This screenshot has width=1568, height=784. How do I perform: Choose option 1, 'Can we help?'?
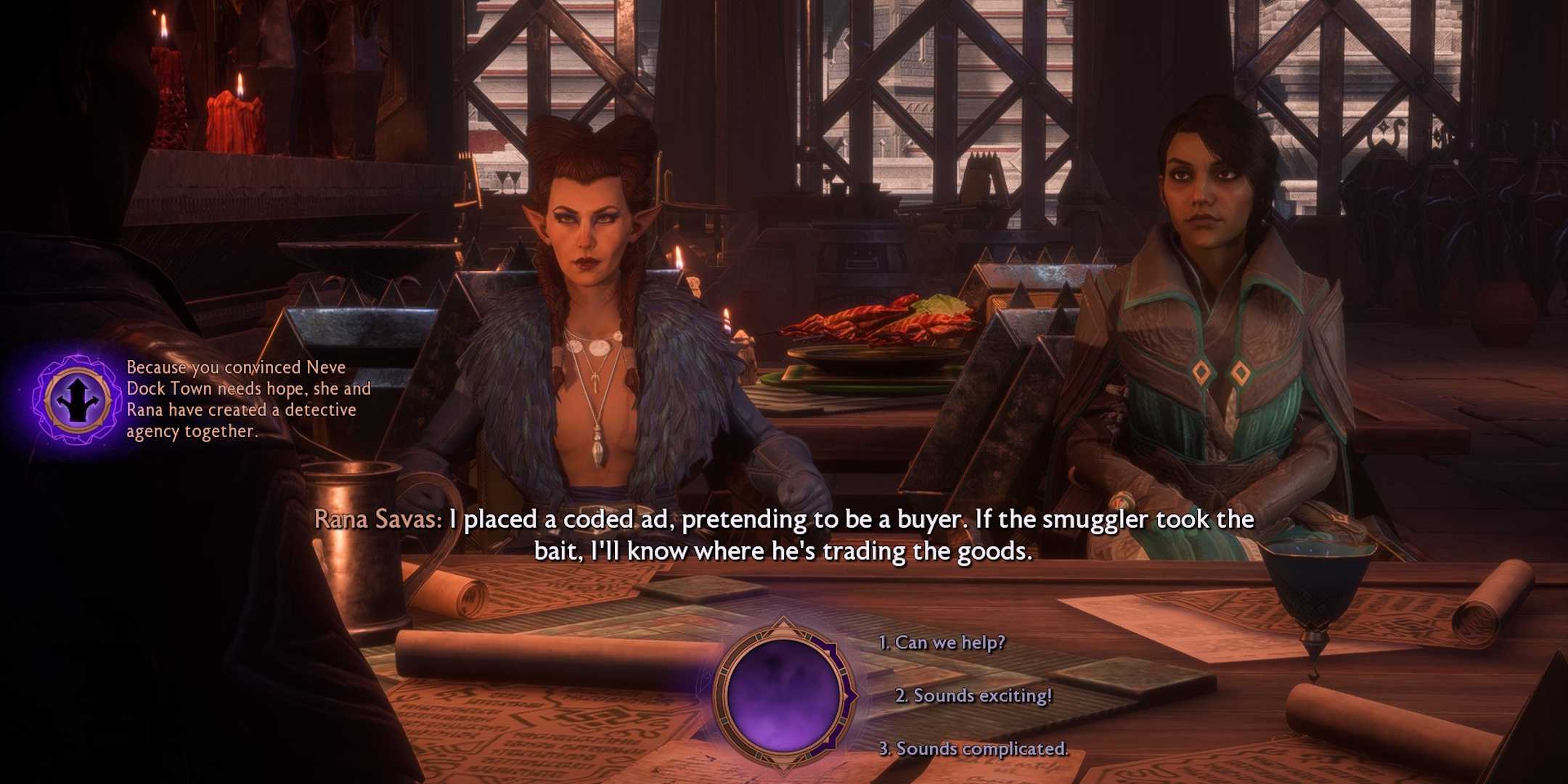pos(941,642)
